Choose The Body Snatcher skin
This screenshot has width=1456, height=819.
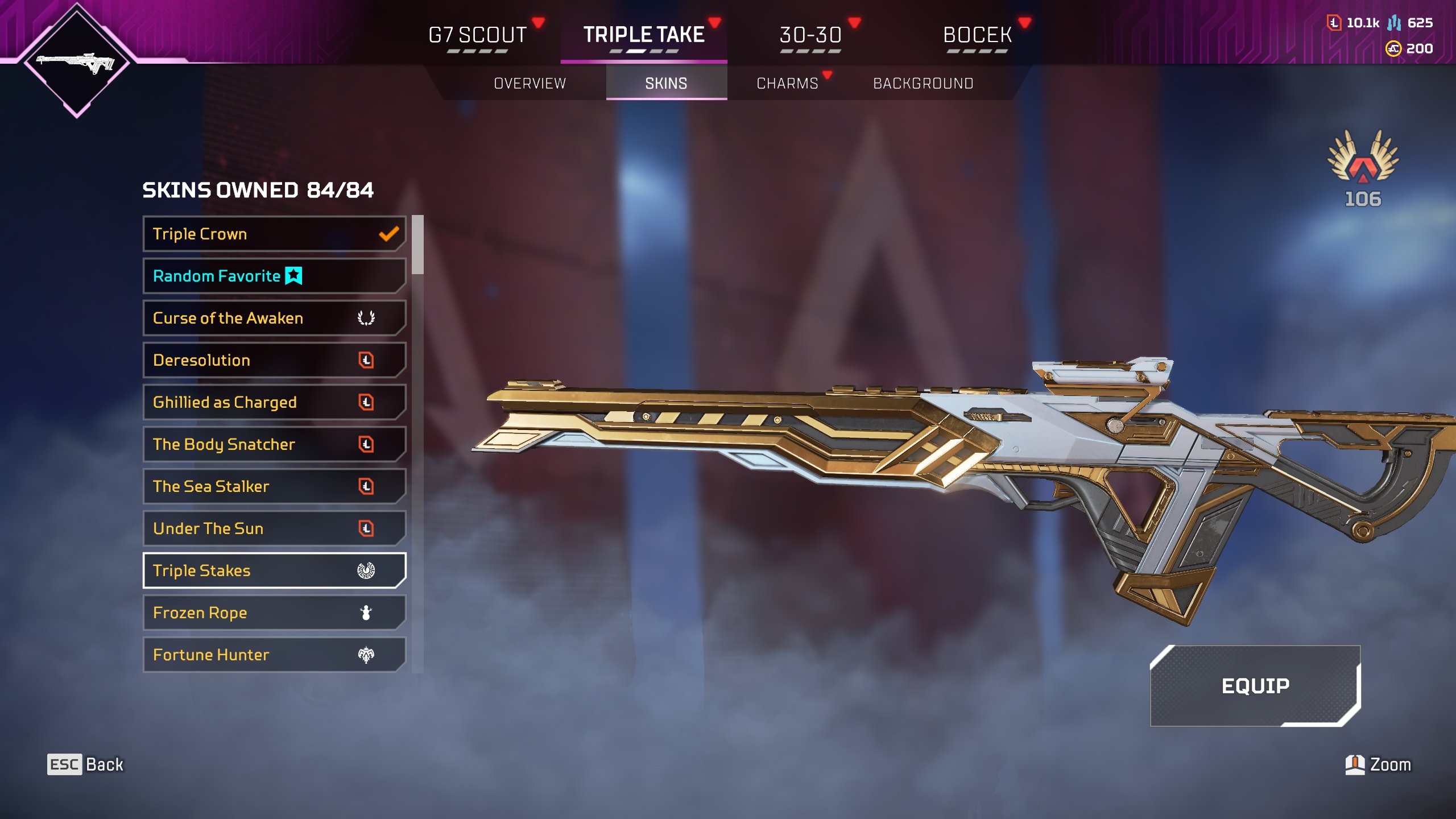274,444
